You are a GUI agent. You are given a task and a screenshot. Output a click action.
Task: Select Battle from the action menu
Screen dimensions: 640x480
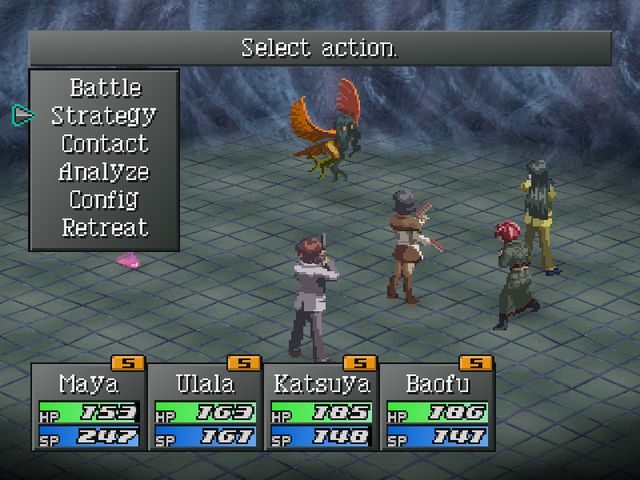coord(105,88)
